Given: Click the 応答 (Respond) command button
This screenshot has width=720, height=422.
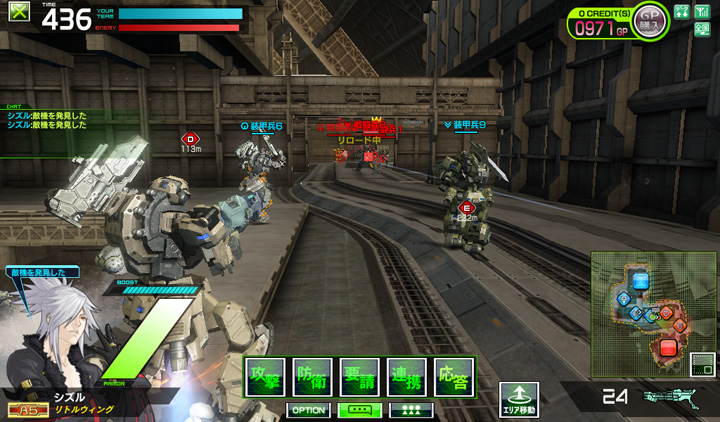Looking at the screenshot, I should point(454,377).
